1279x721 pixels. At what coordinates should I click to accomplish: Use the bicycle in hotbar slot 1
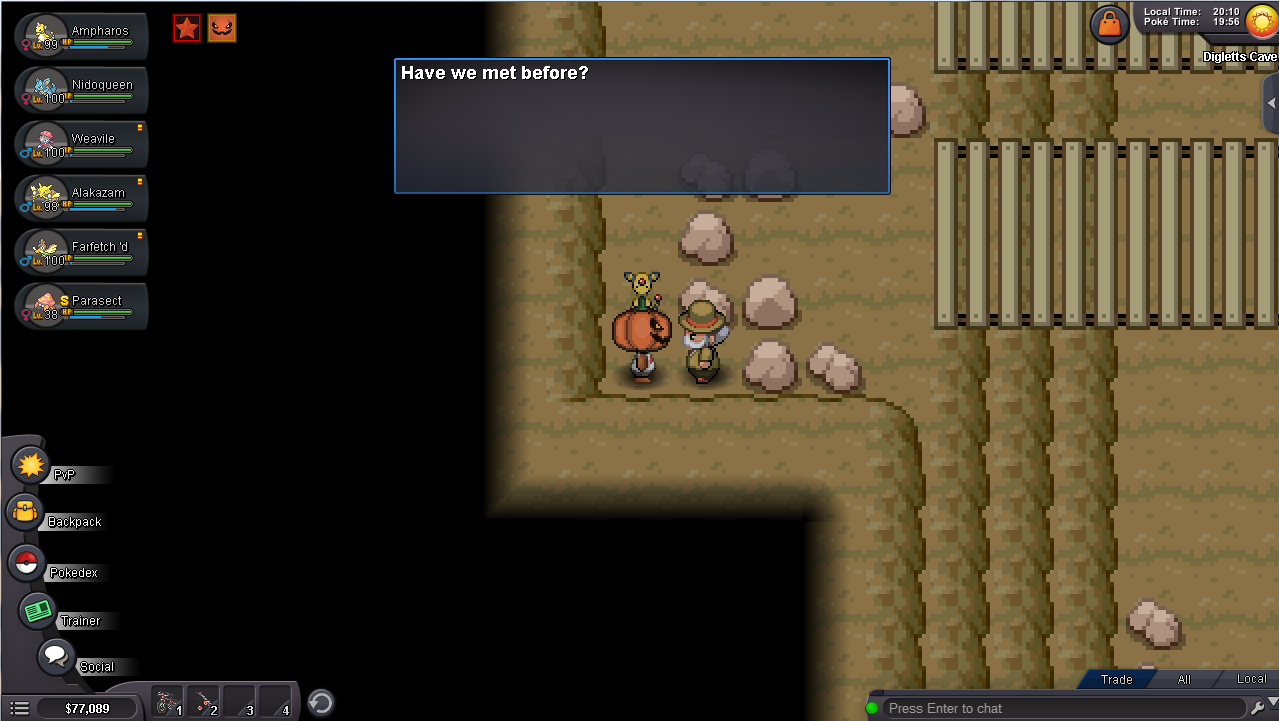click(169, 702)
